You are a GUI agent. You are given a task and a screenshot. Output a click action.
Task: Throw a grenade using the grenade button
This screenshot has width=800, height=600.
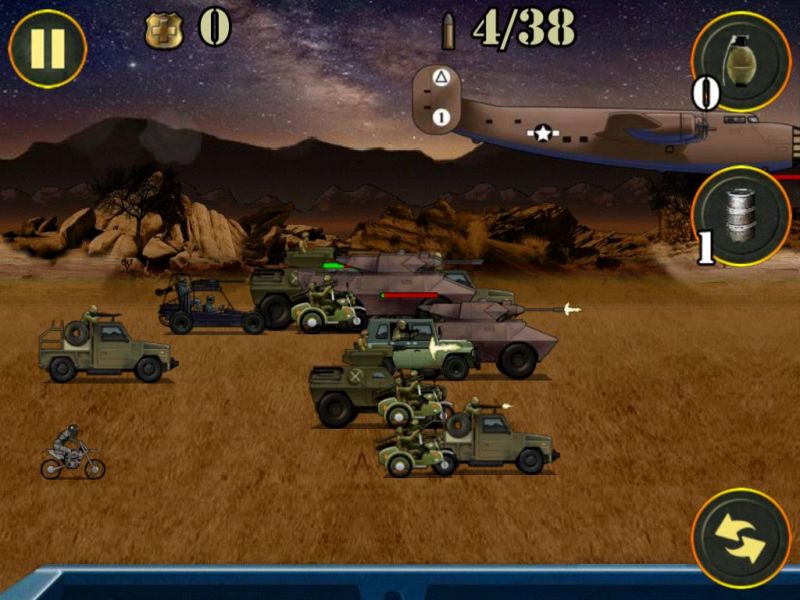(x=742, y=61)
